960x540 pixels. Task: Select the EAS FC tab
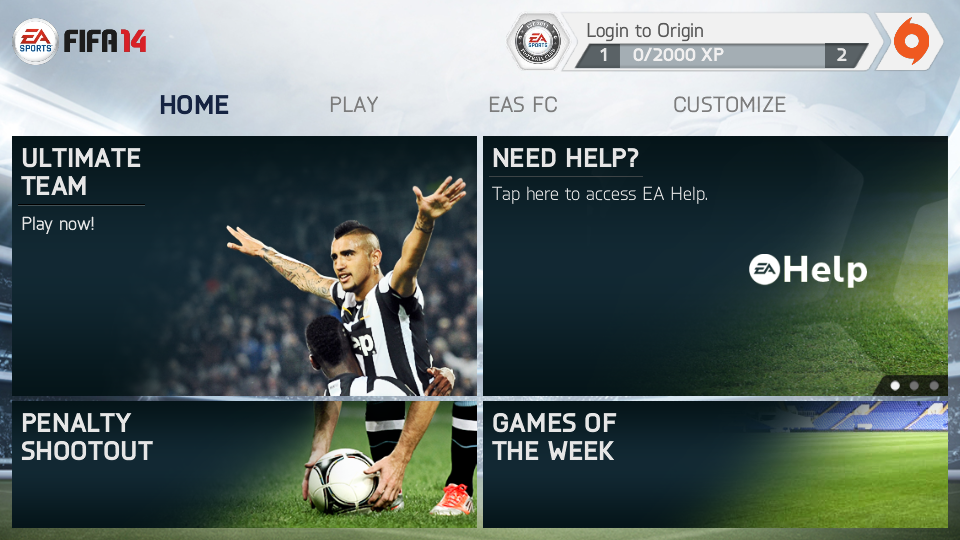pyautogui.click(x=523, y=105)
